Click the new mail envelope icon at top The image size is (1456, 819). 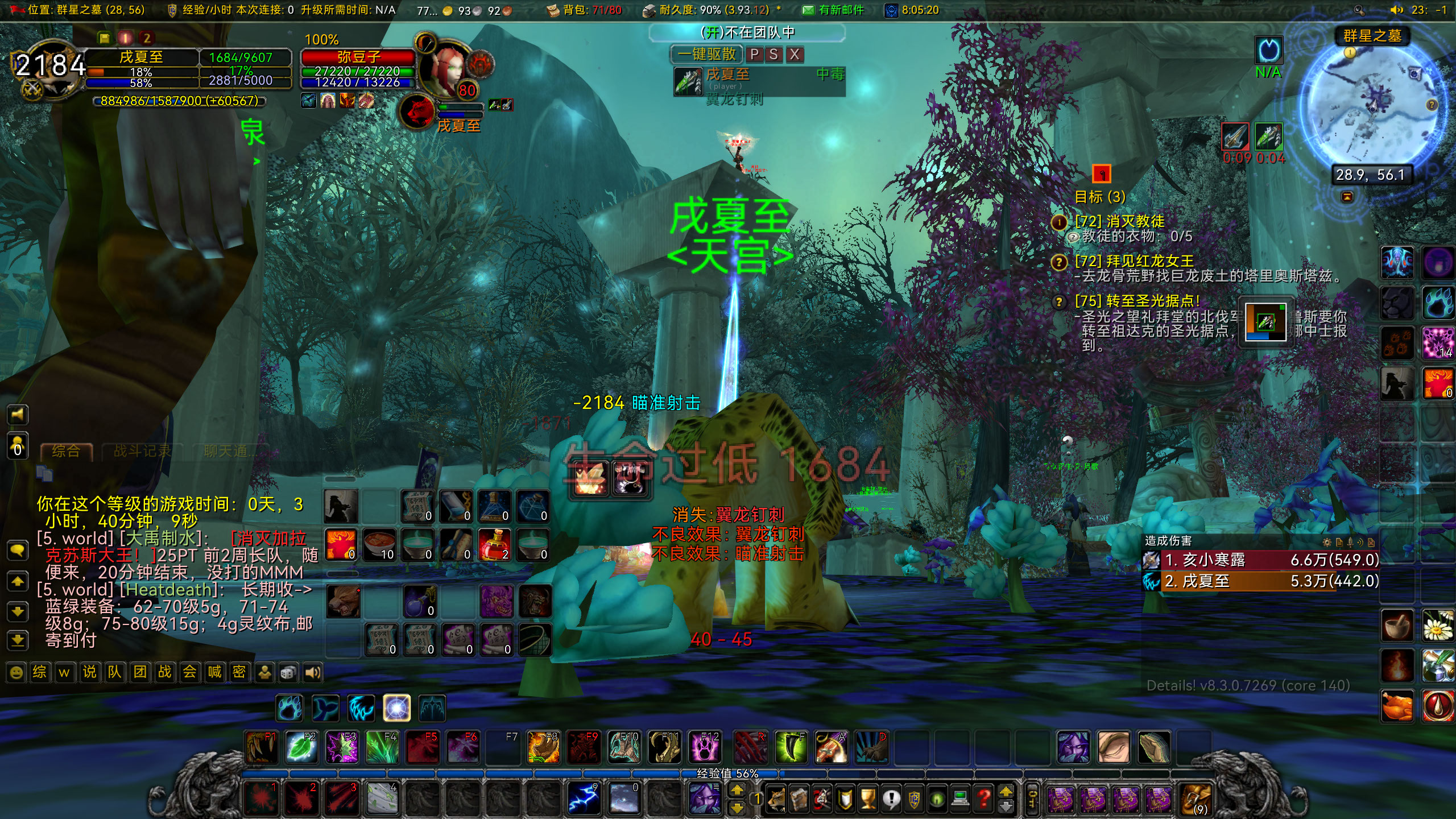(808, 10)
